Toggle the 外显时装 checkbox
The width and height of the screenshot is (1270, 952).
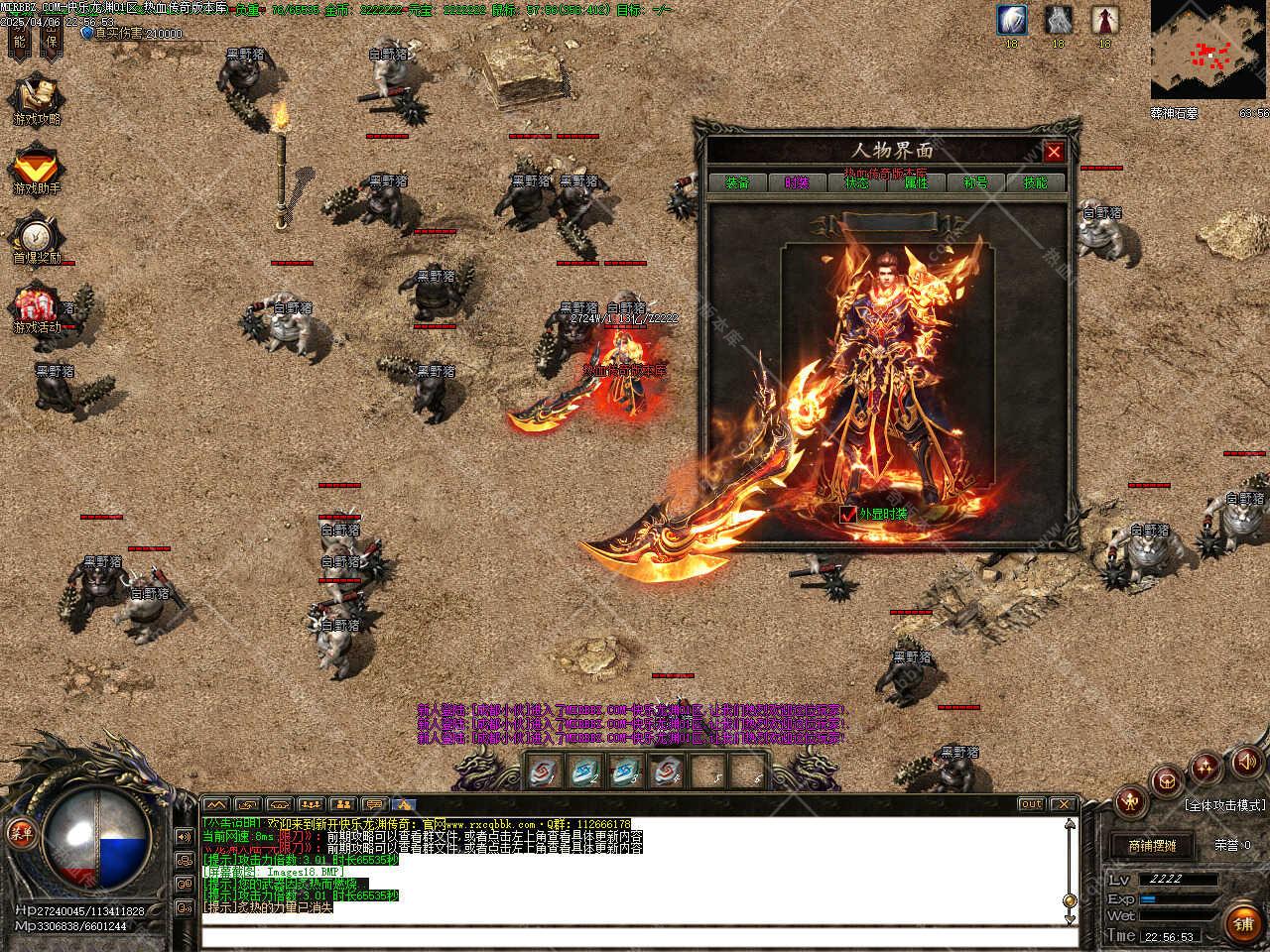point(847,514)
